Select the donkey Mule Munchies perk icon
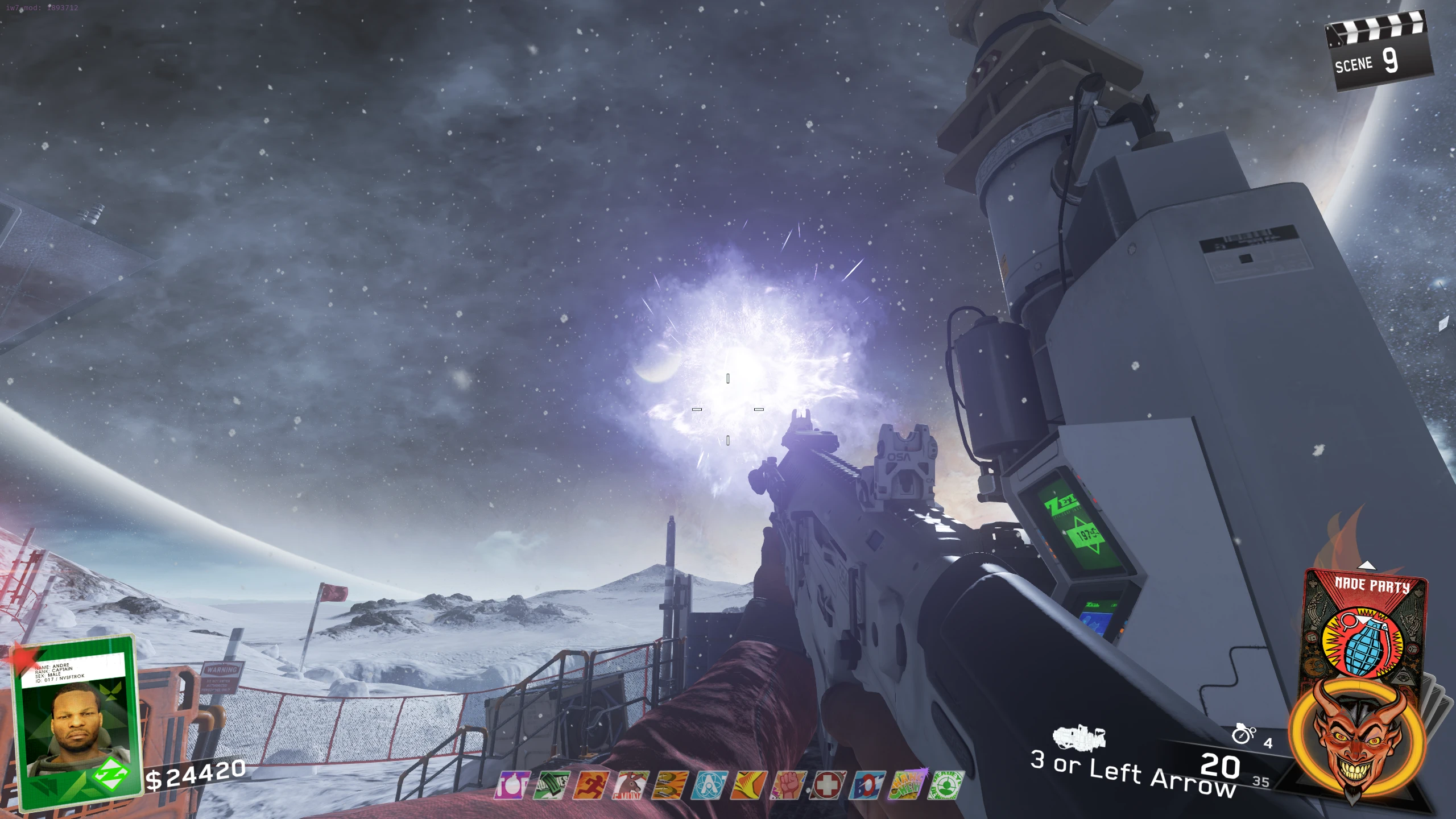1456x819 pixels. click(630, 785)
